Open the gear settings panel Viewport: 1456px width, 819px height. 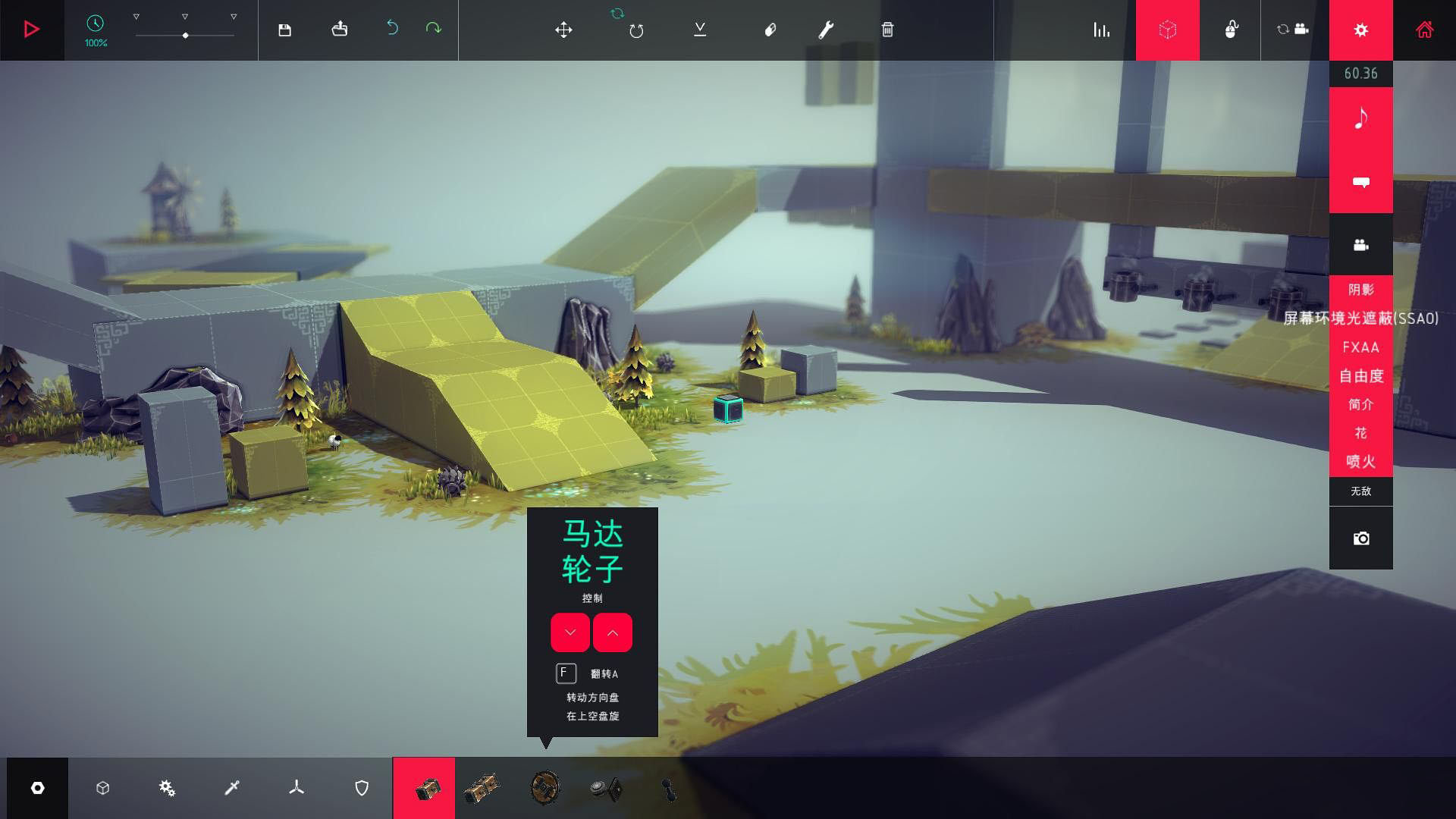pos(1360,30)
